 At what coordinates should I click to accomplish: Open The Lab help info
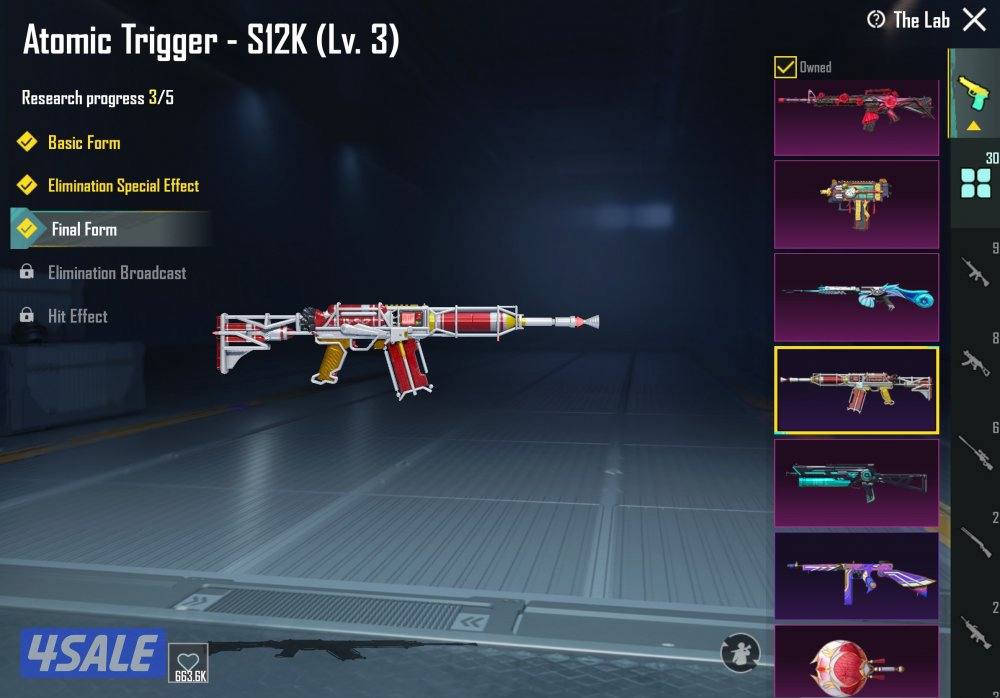pos(877,20)
